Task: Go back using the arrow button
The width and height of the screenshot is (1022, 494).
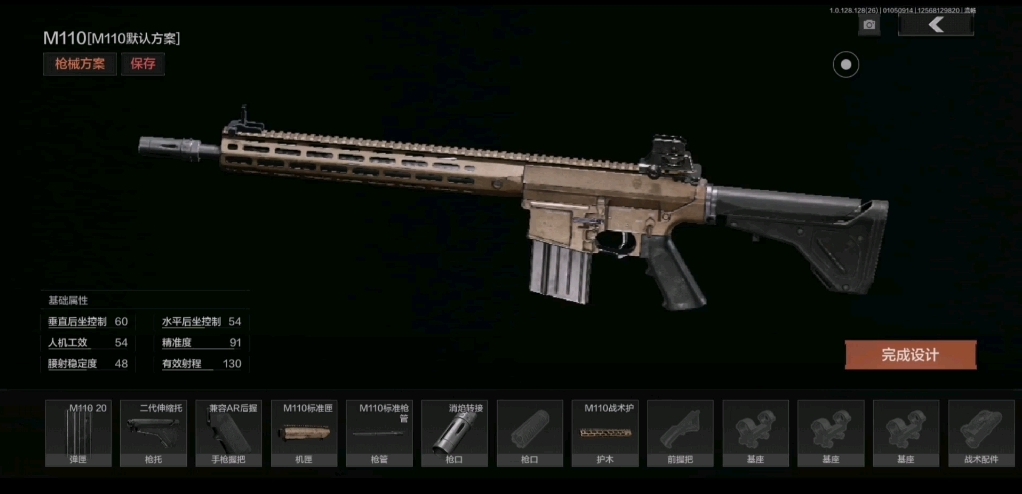Action: point(935,24)
